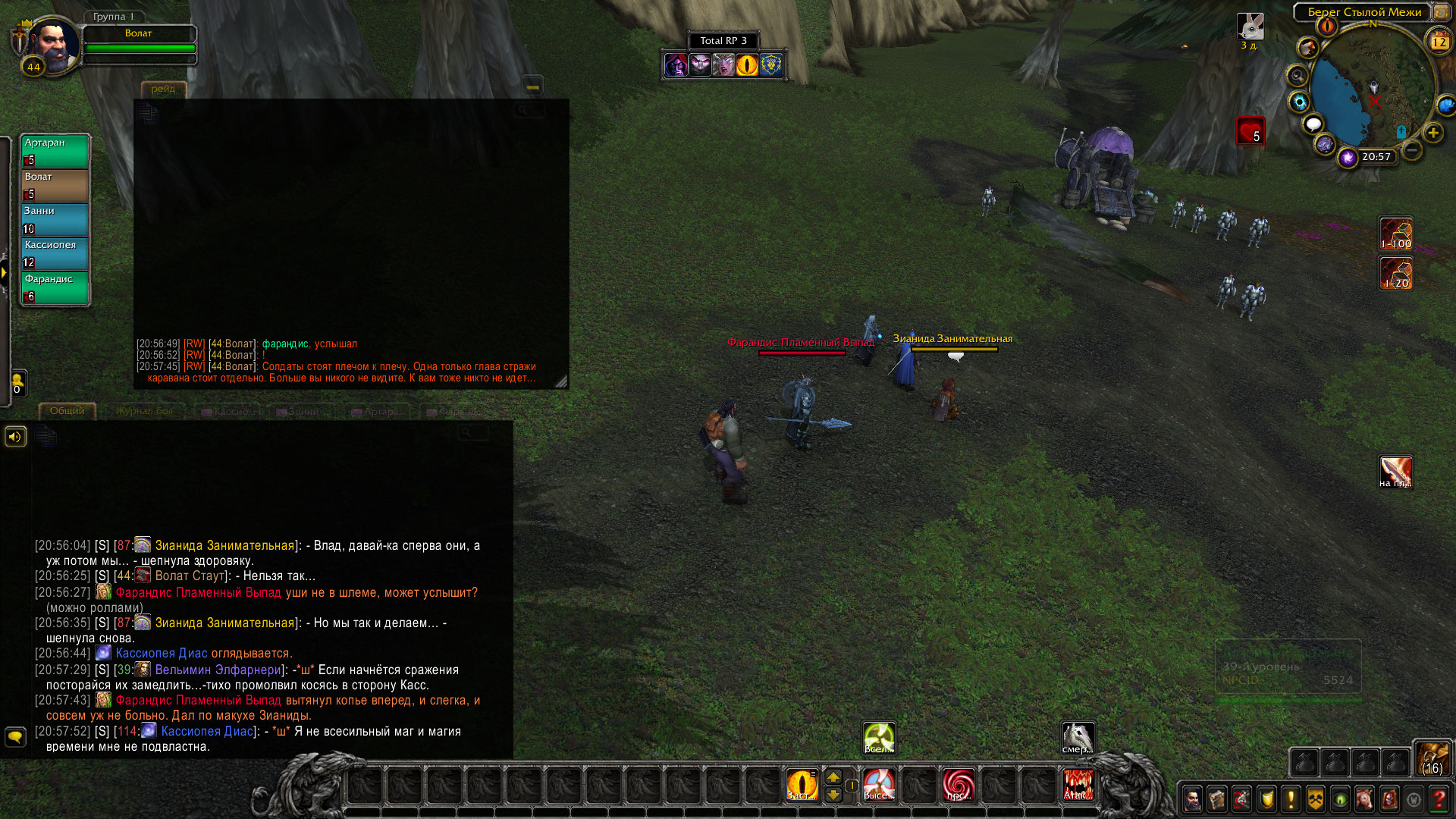Select Кассиопея in the raid frames
Viewport: 1456px width, 819px height.
point(55,253)
